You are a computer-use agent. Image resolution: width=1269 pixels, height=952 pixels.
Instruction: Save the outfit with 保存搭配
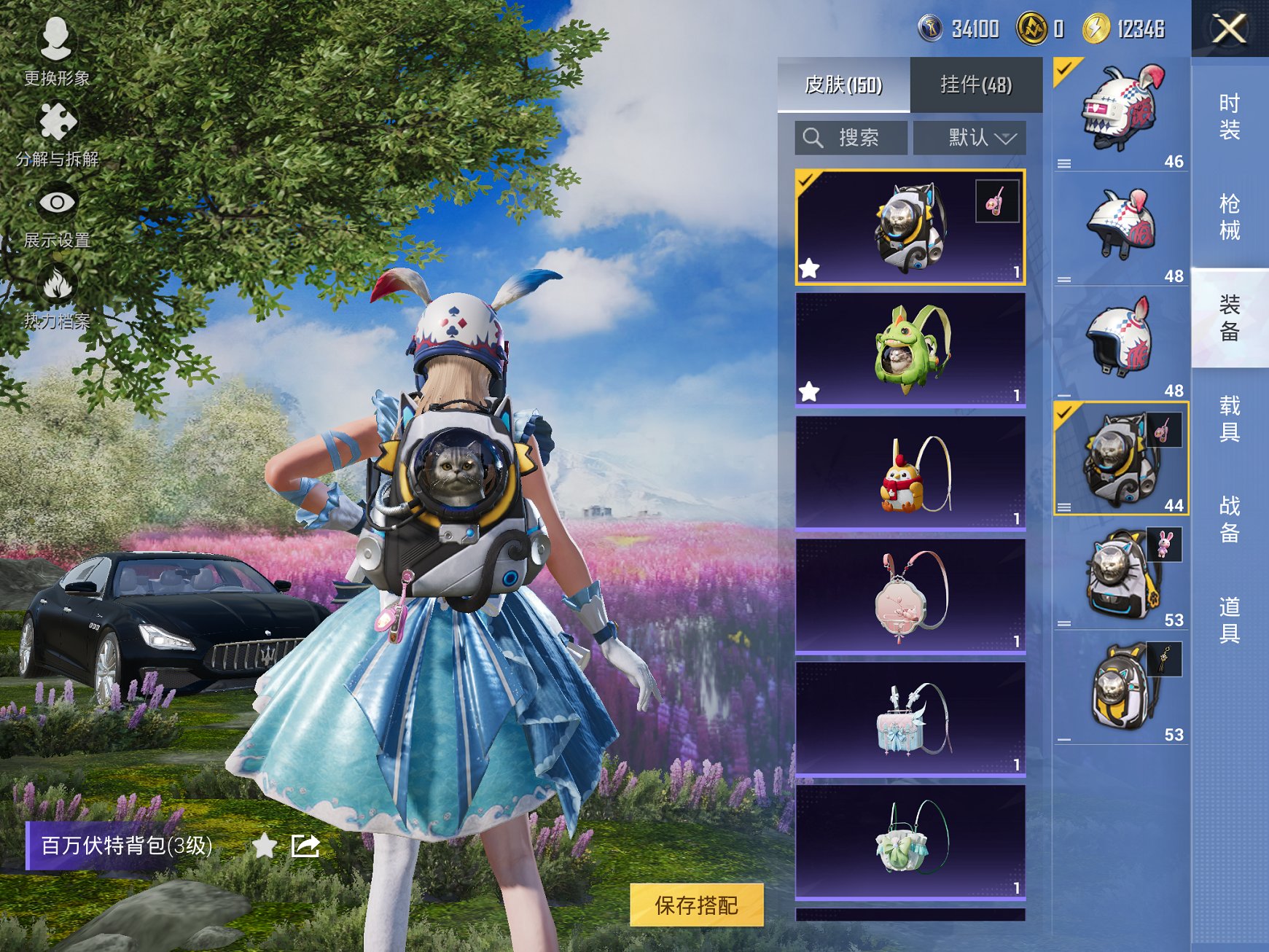696,905
